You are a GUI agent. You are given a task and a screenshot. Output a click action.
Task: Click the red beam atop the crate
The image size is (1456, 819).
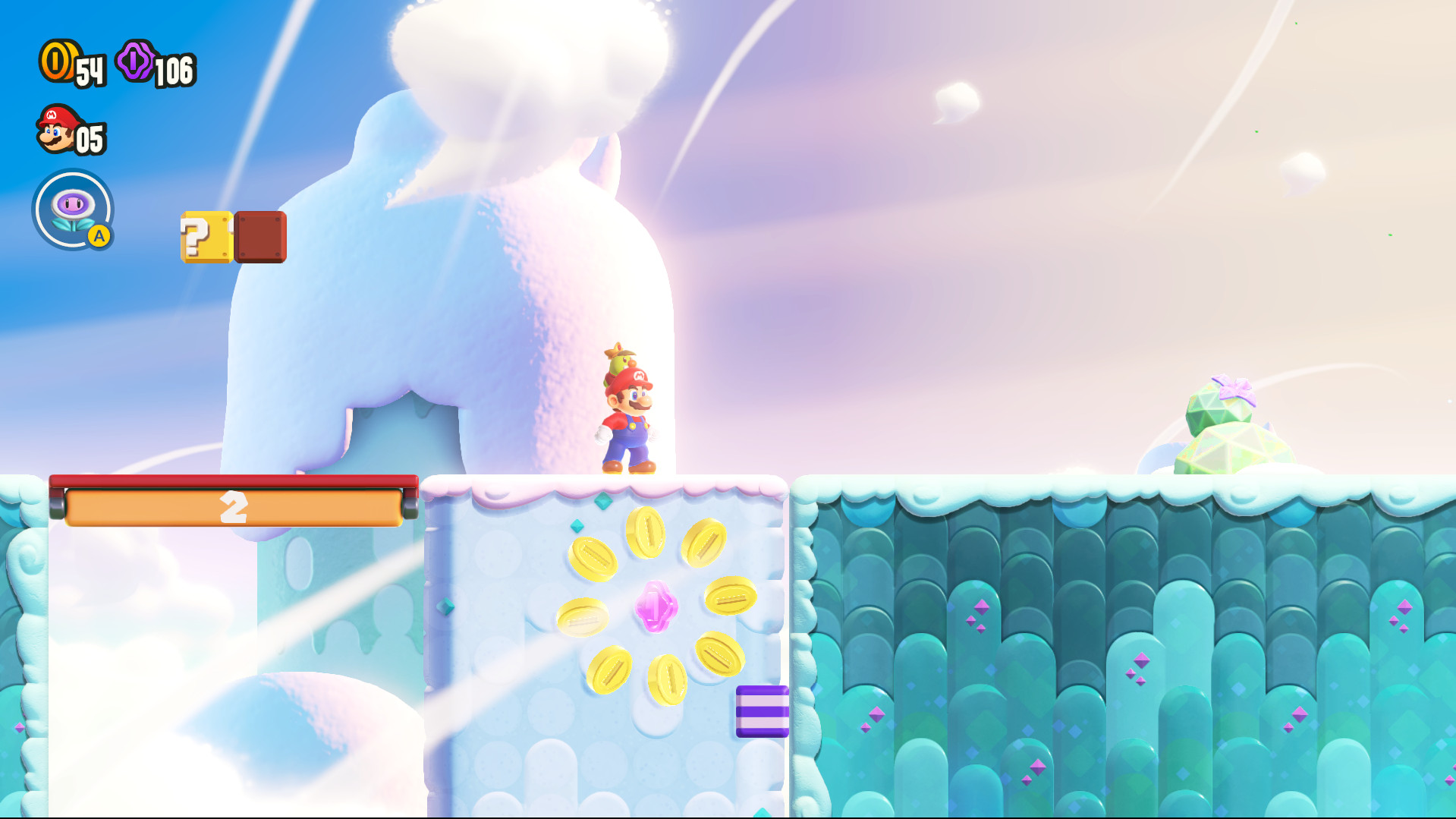click(x=231, y=481)
